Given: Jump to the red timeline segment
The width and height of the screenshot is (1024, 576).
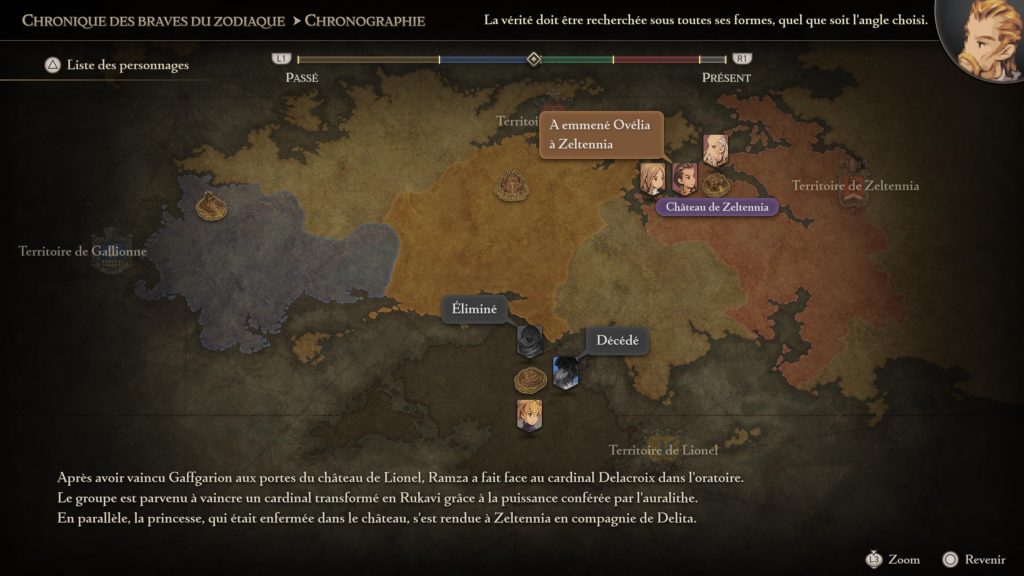Looking at the screenshot, I should (655, 60).
